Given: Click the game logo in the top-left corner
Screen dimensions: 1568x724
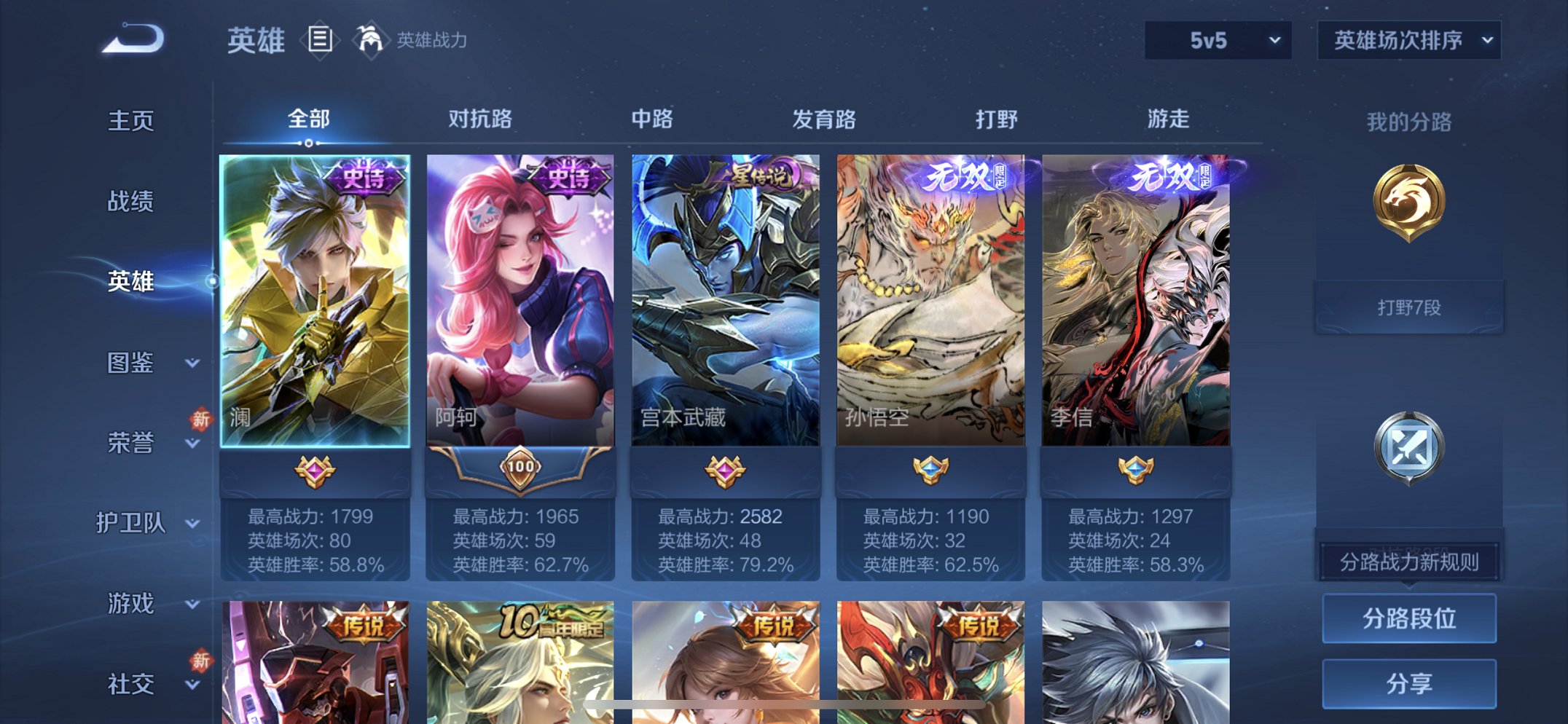Looking at the screenshot, I should point(135,40).
